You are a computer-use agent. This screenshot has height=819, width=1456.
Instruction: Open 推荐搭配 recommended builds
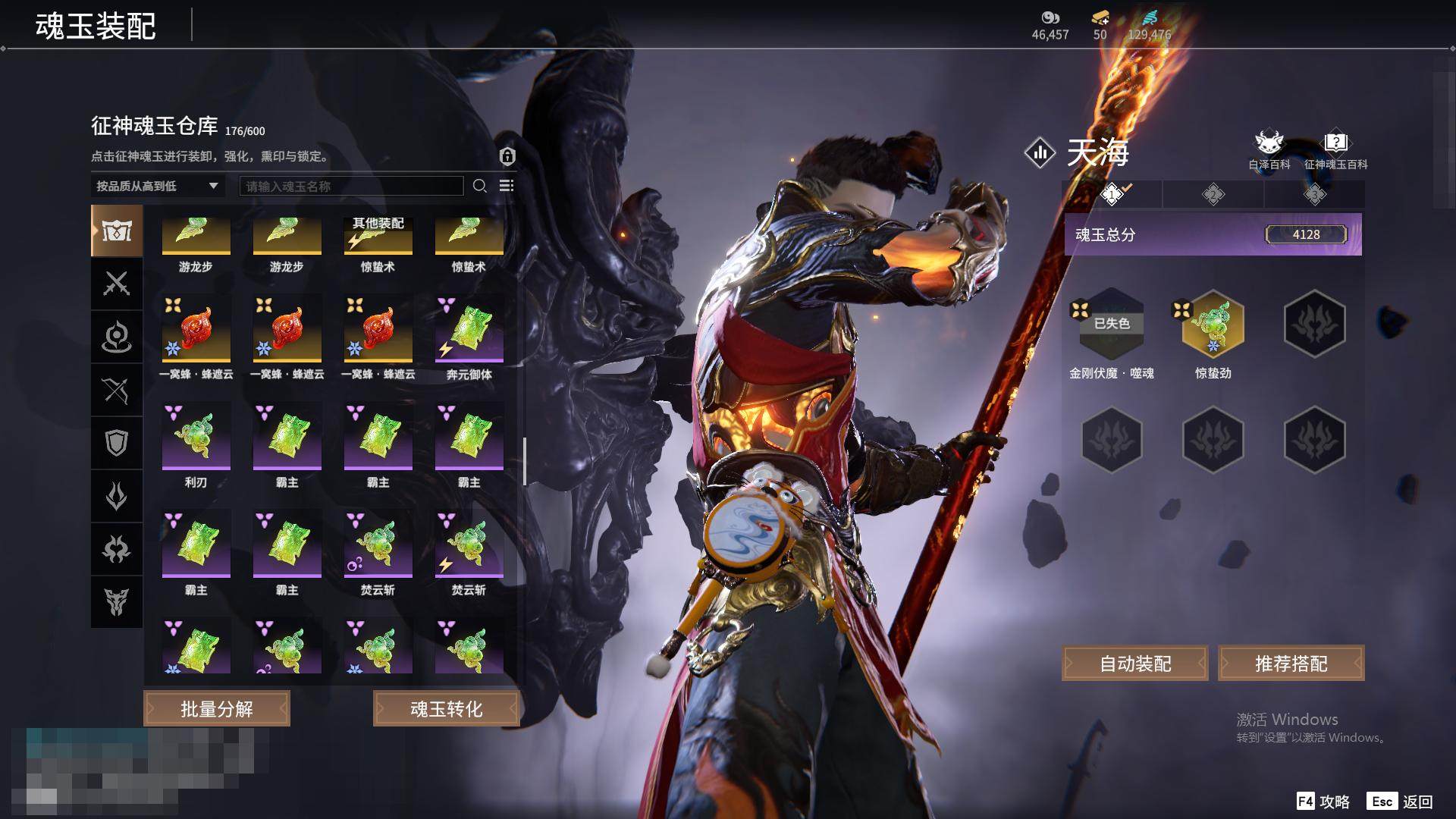click(x=1291, y=664)
